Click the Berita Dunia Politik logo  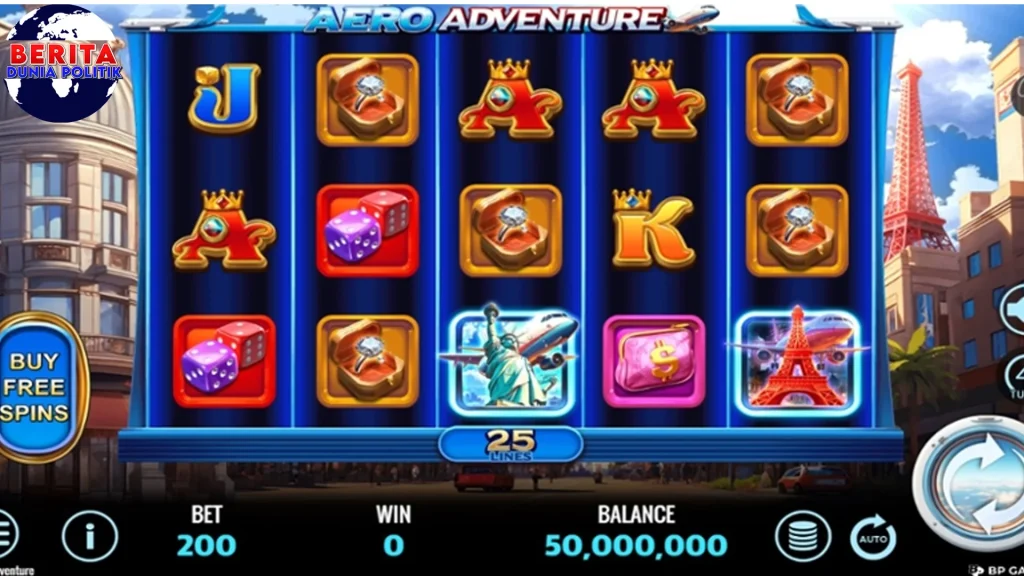[62, 62]
